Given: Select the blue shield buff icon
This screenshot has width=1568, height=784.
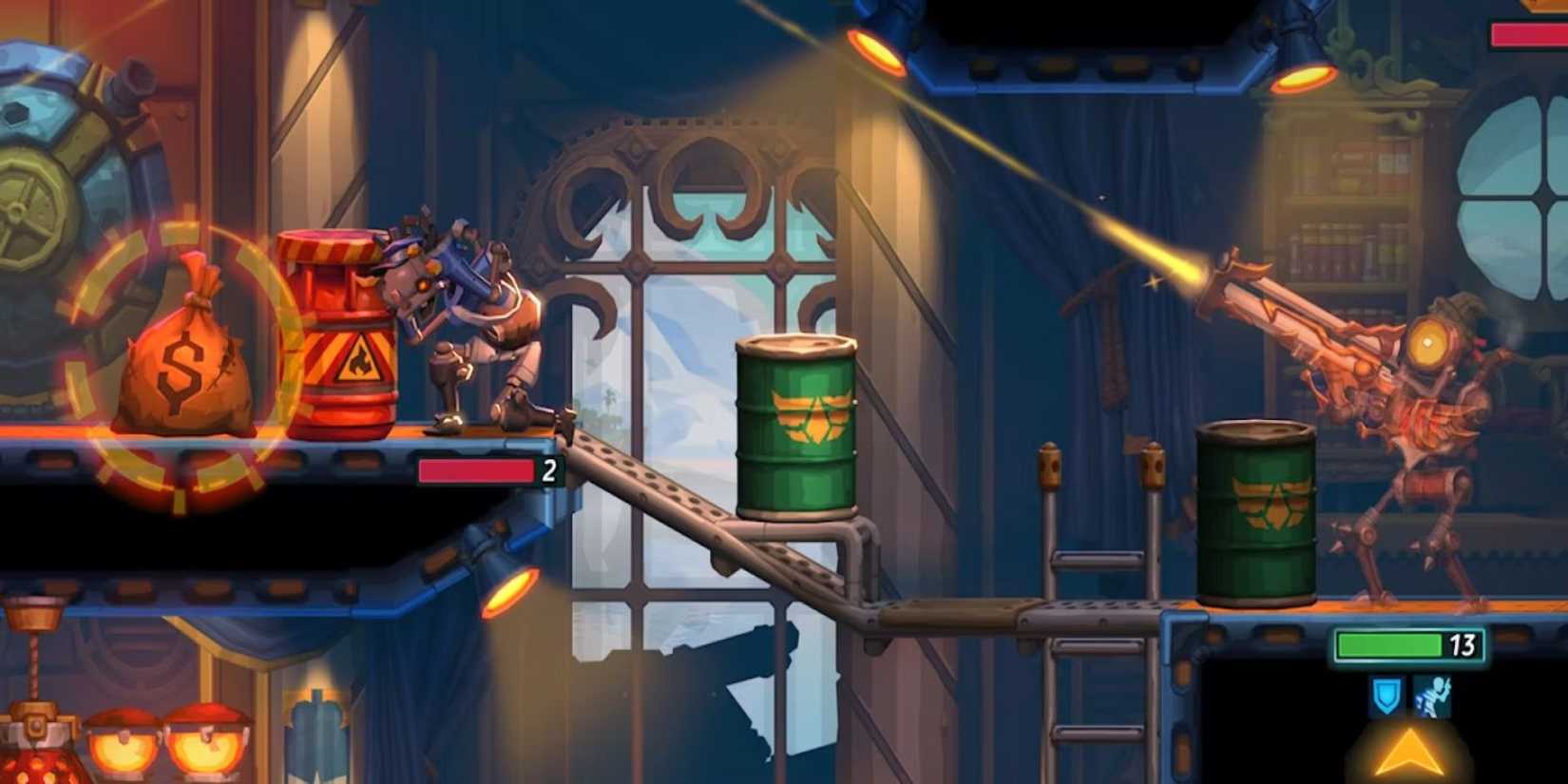Looking at the screenshot, I should 1386,695.
